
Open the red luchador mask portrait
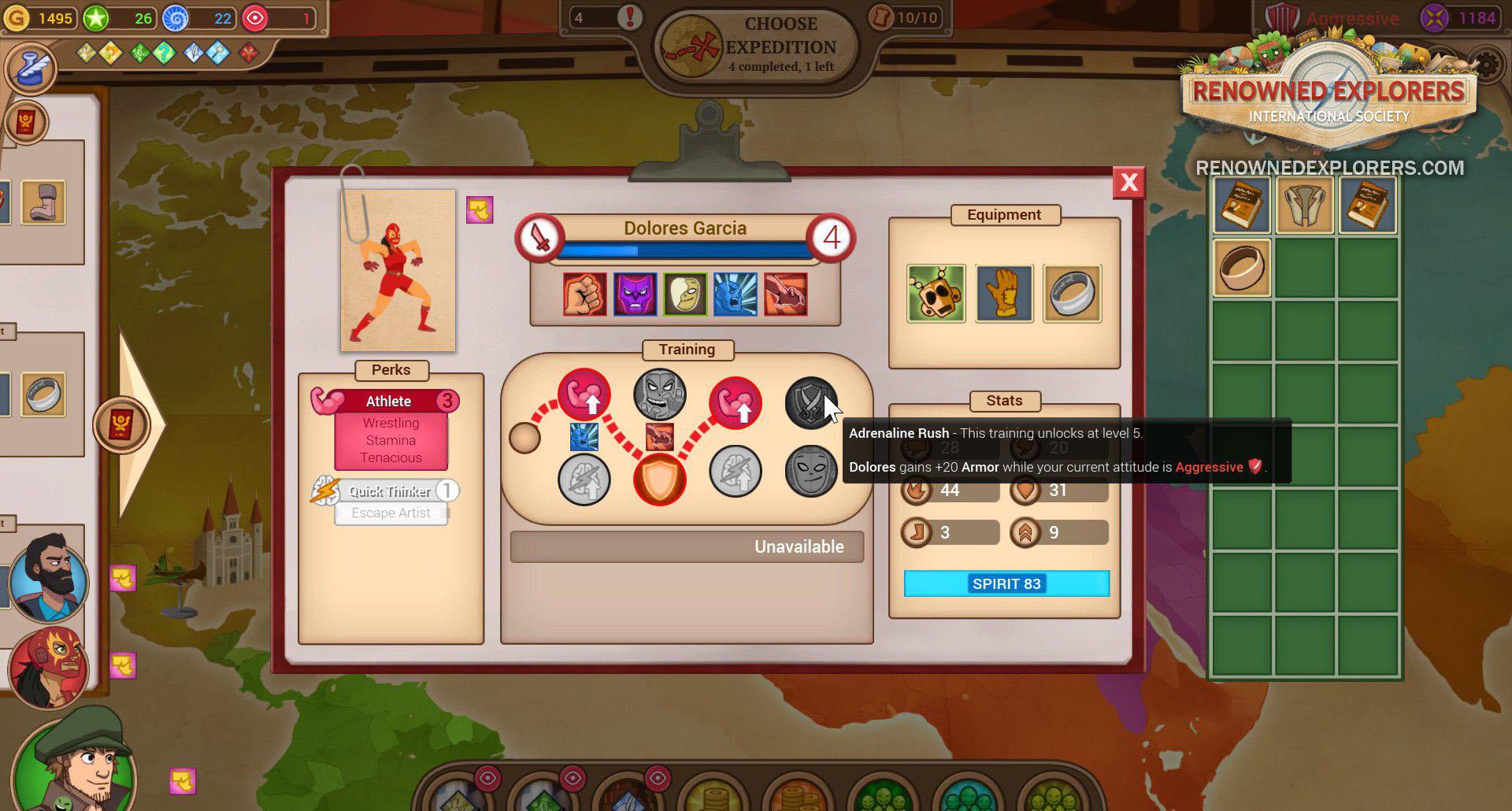49,668
